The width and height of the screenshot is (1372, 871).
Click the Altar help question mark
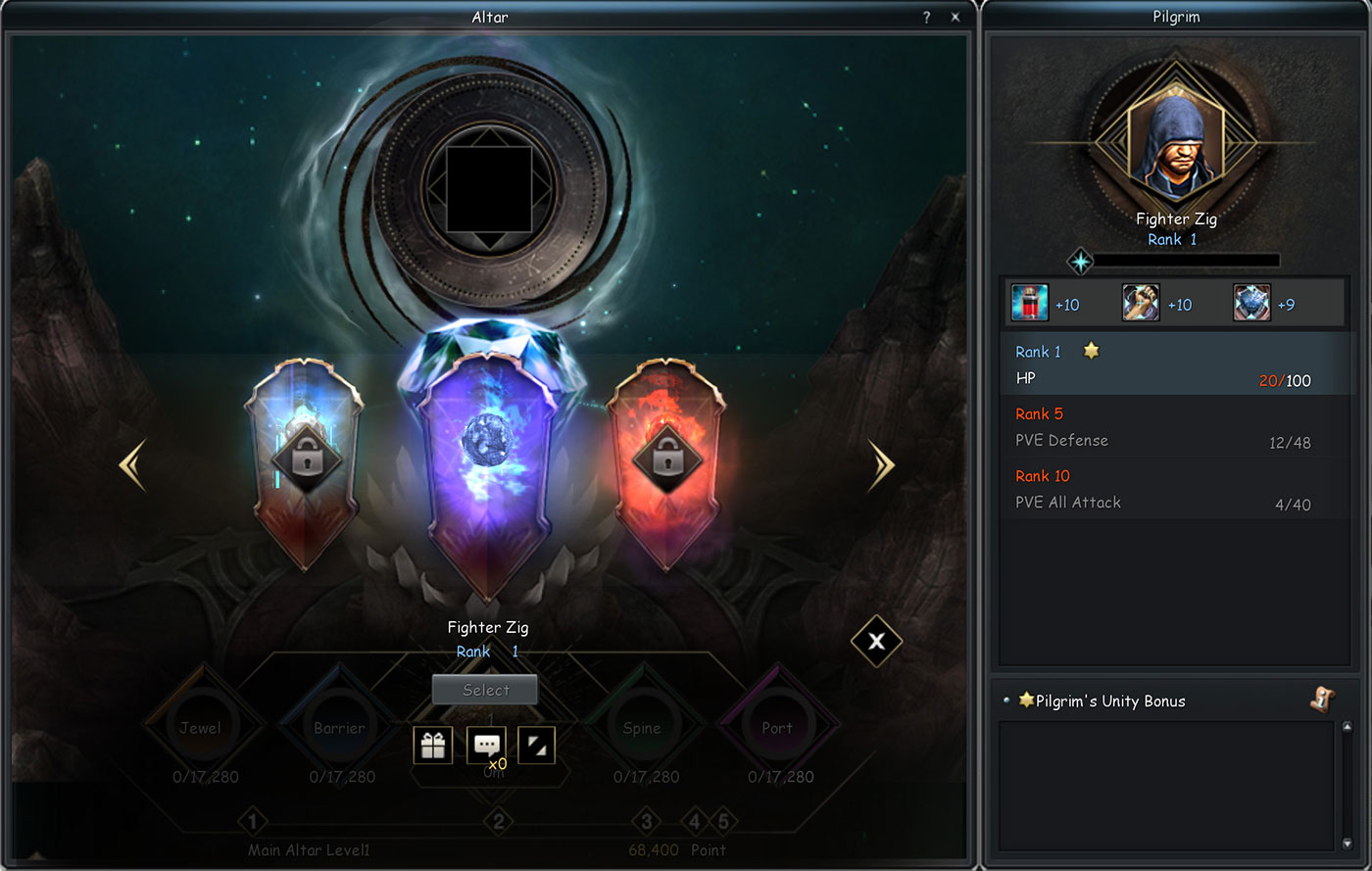coord(925,17)
